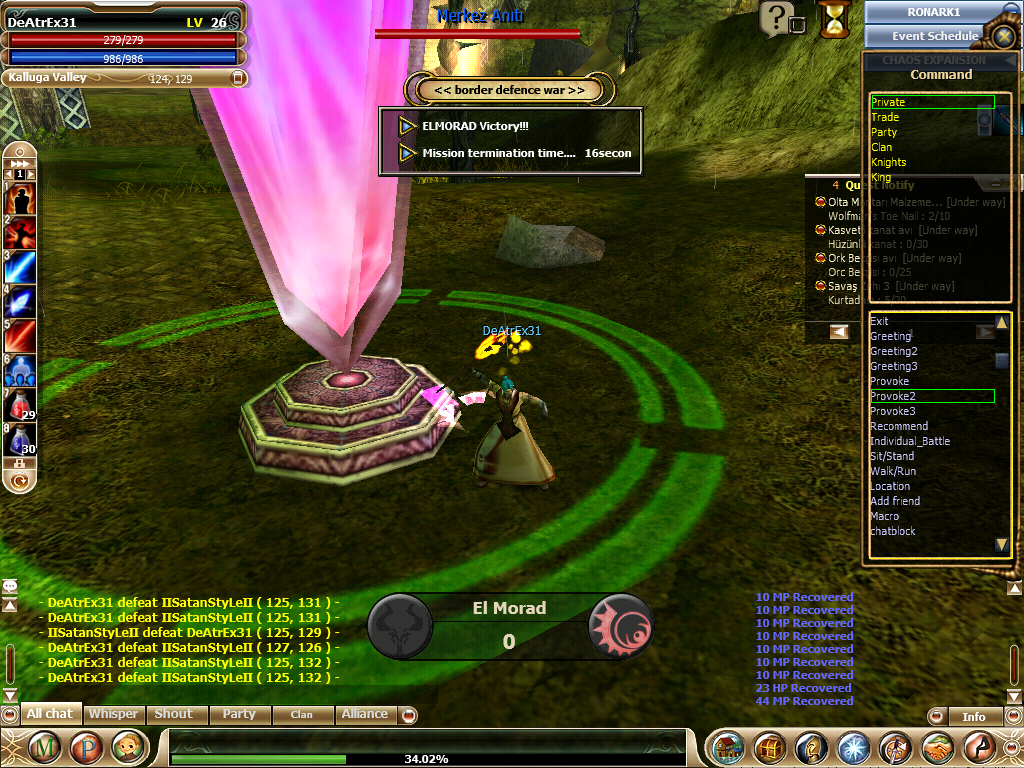Choose Knights in the Command list
Viewport: 1024px width, 768px height.
888,162
